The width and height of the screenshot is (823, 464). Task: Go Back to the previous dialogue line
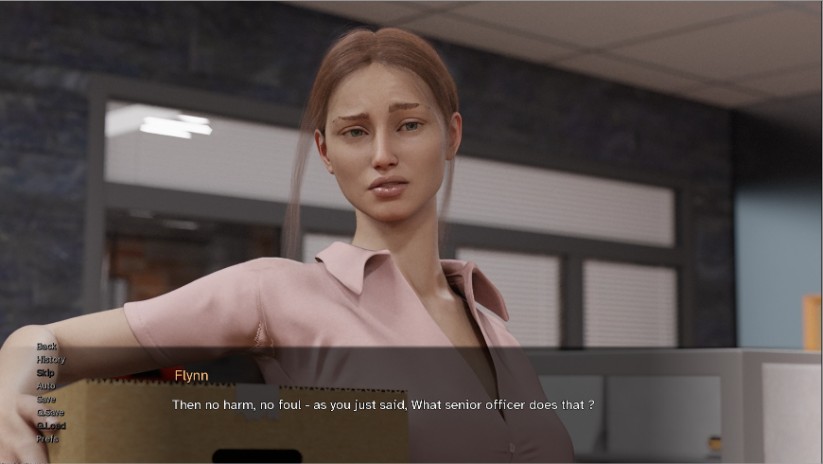(x=47, y=346)
